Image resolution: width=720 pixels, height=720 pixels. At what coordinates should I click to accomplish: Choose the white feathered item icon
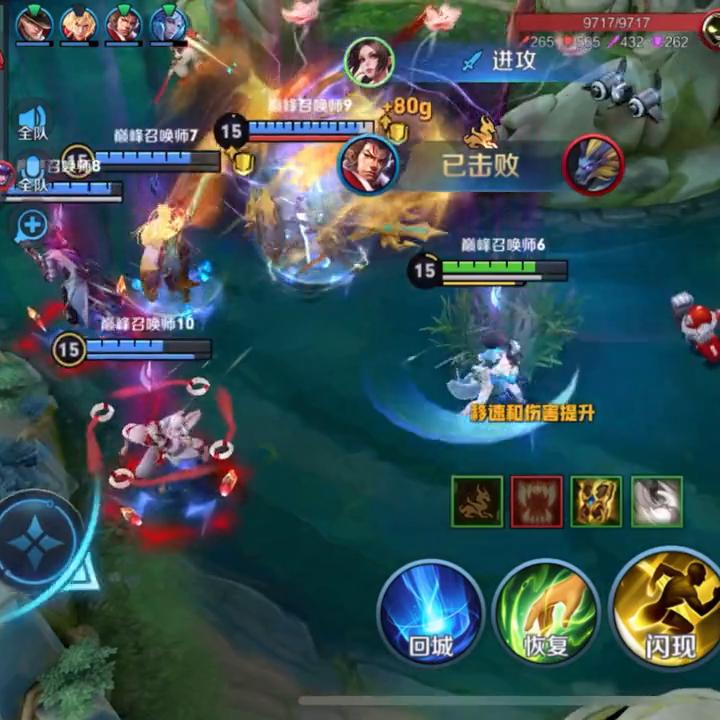tap(657, 501)
